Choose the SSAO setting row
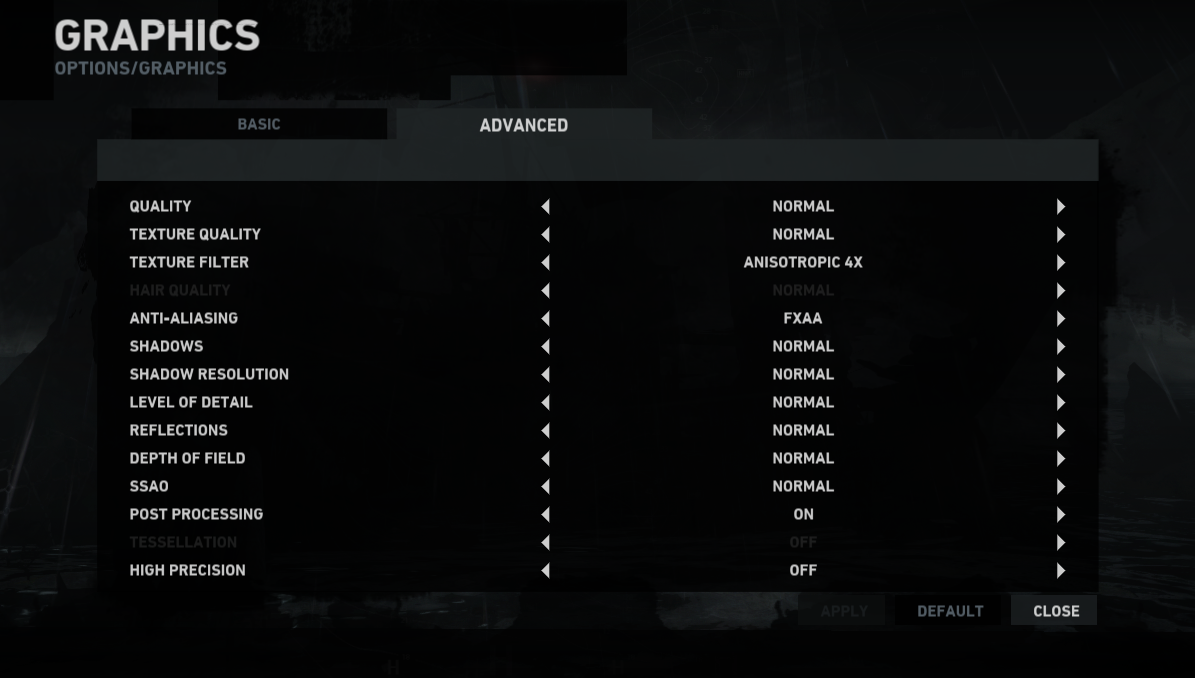The image size is (1195, 678). 149,486
